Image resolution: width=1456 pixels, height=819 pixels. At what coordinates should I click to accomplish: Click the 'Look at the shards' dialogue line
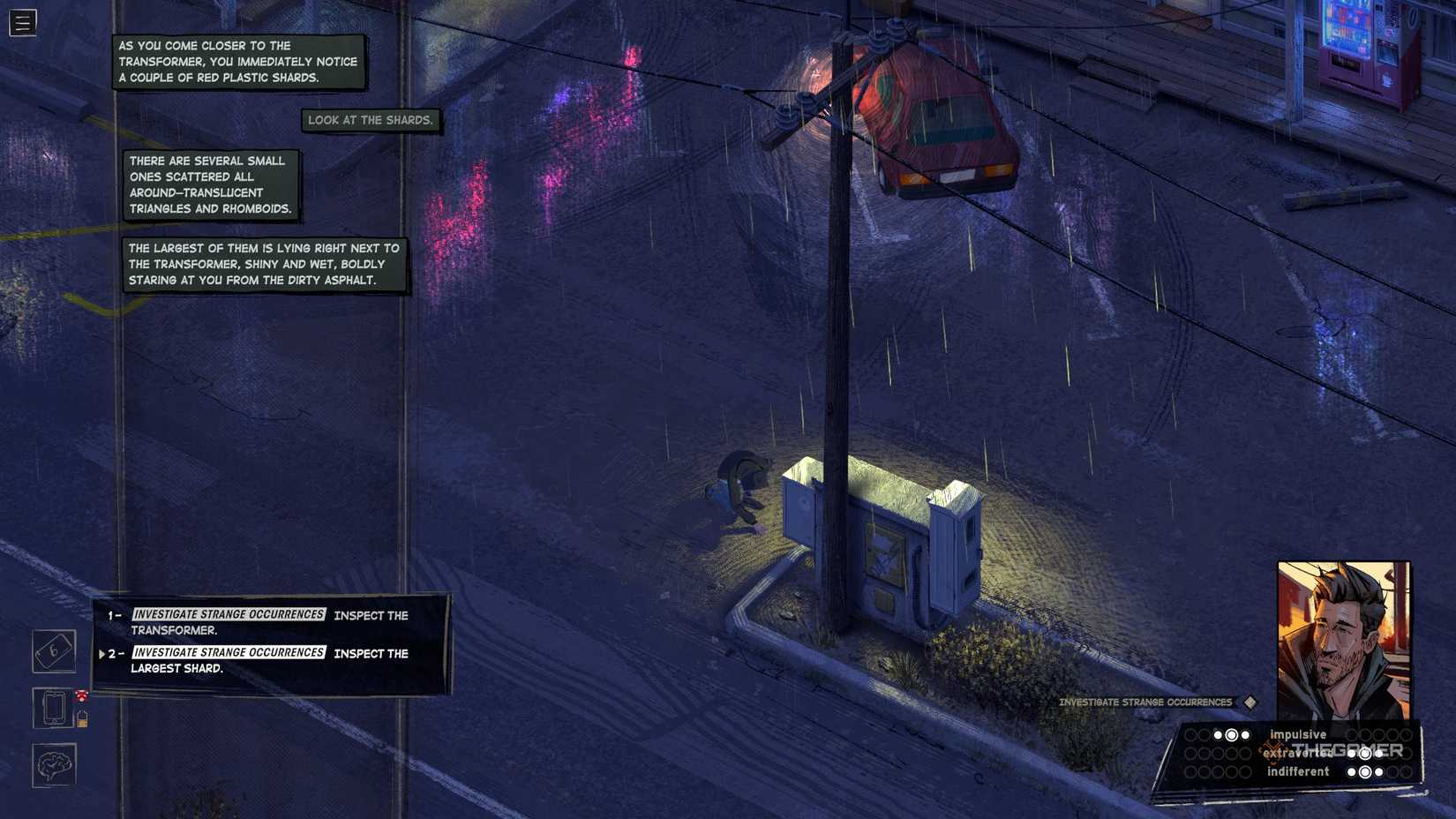click(x=371, y=120)
